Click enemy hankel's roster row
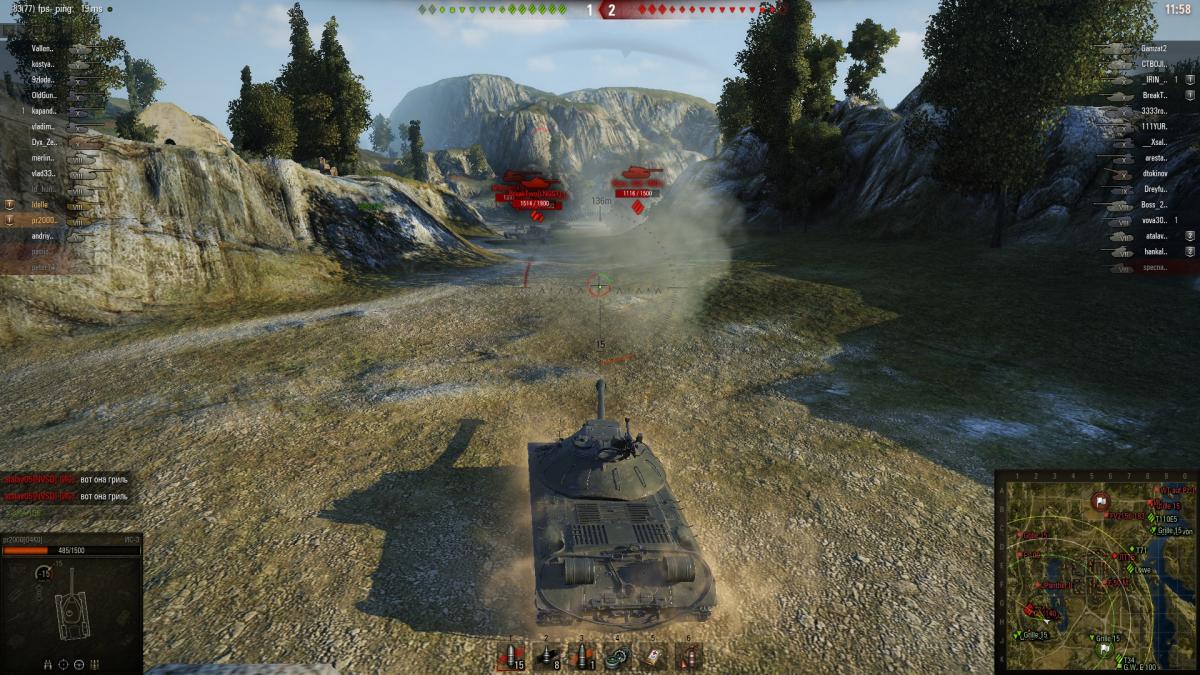Viewport: 1200px width, 675px height. [x=1150, y=252]
